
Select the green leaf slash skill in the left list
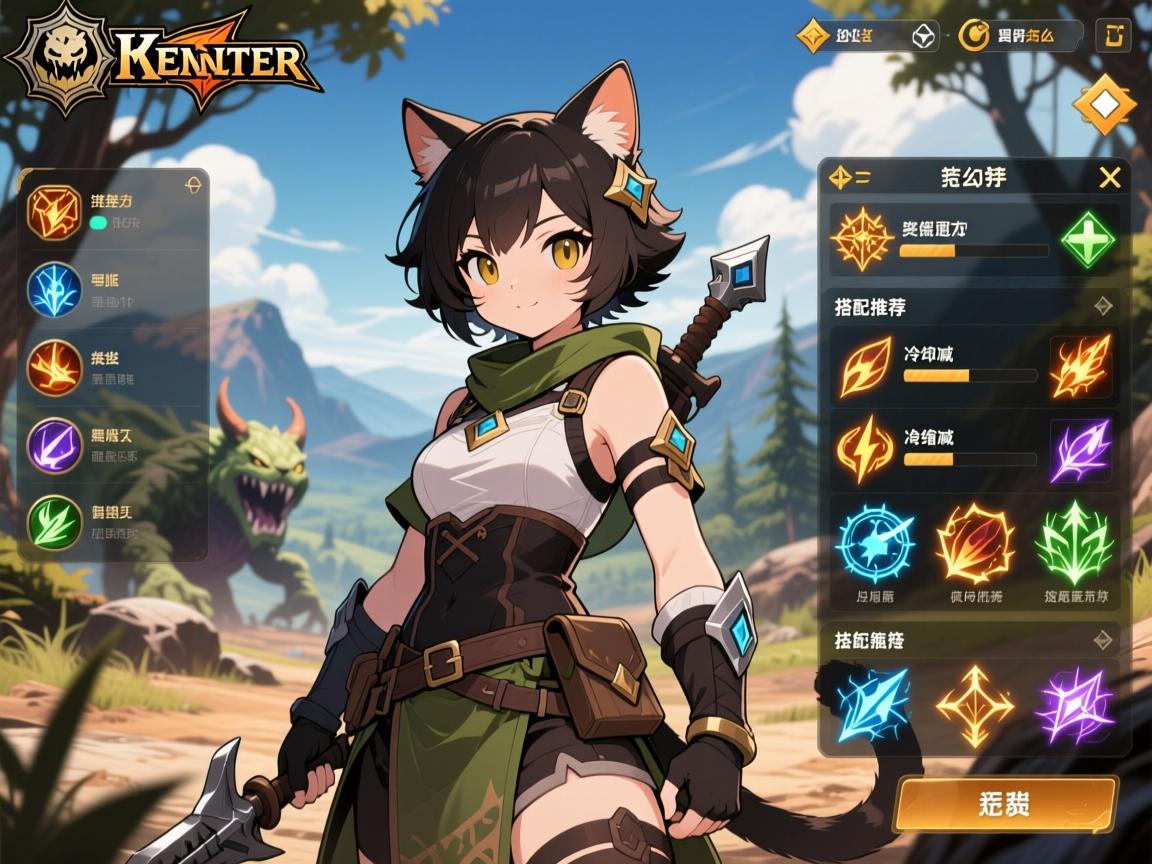point(54,521)
